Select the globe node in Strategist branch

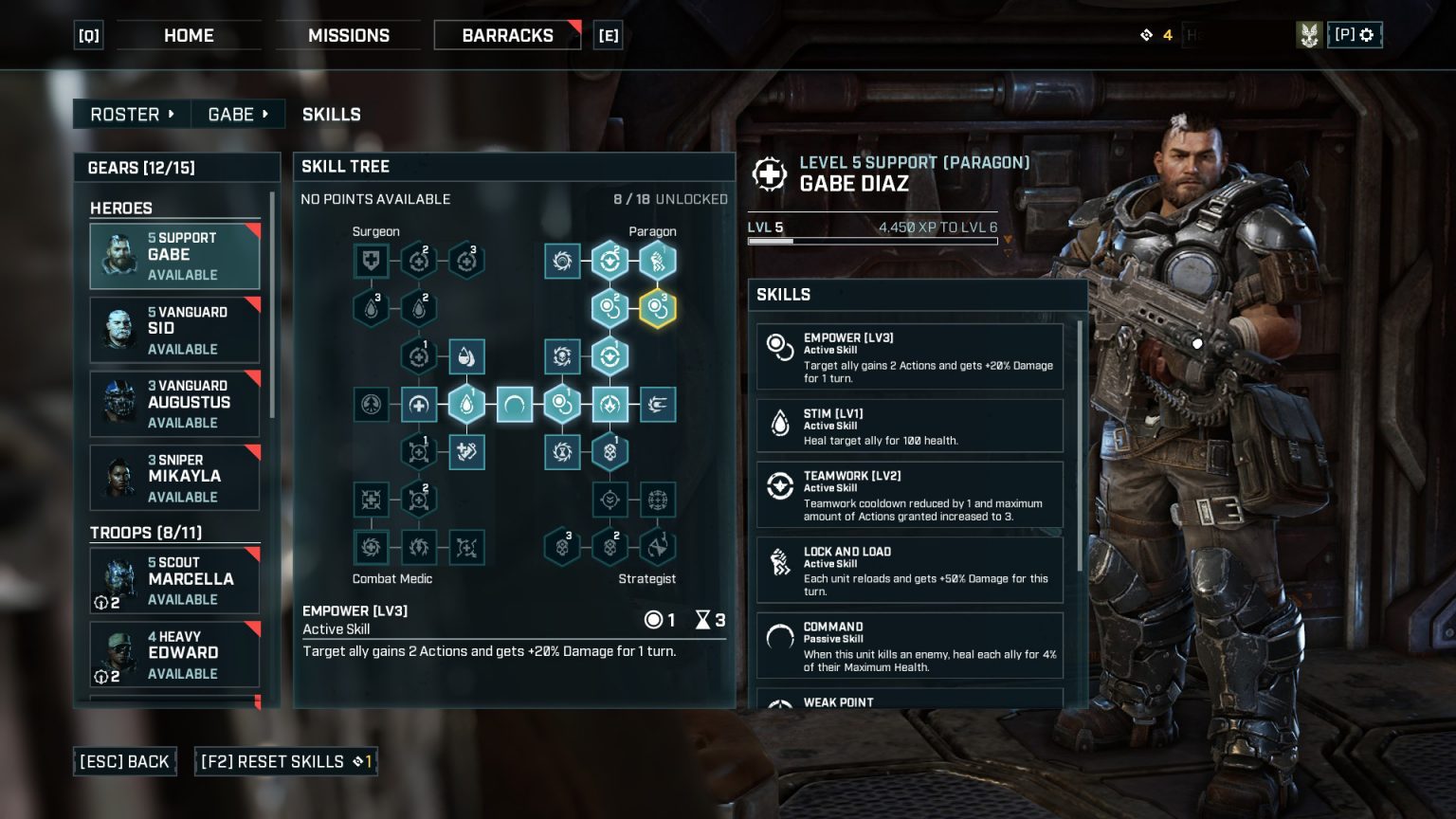658,500
